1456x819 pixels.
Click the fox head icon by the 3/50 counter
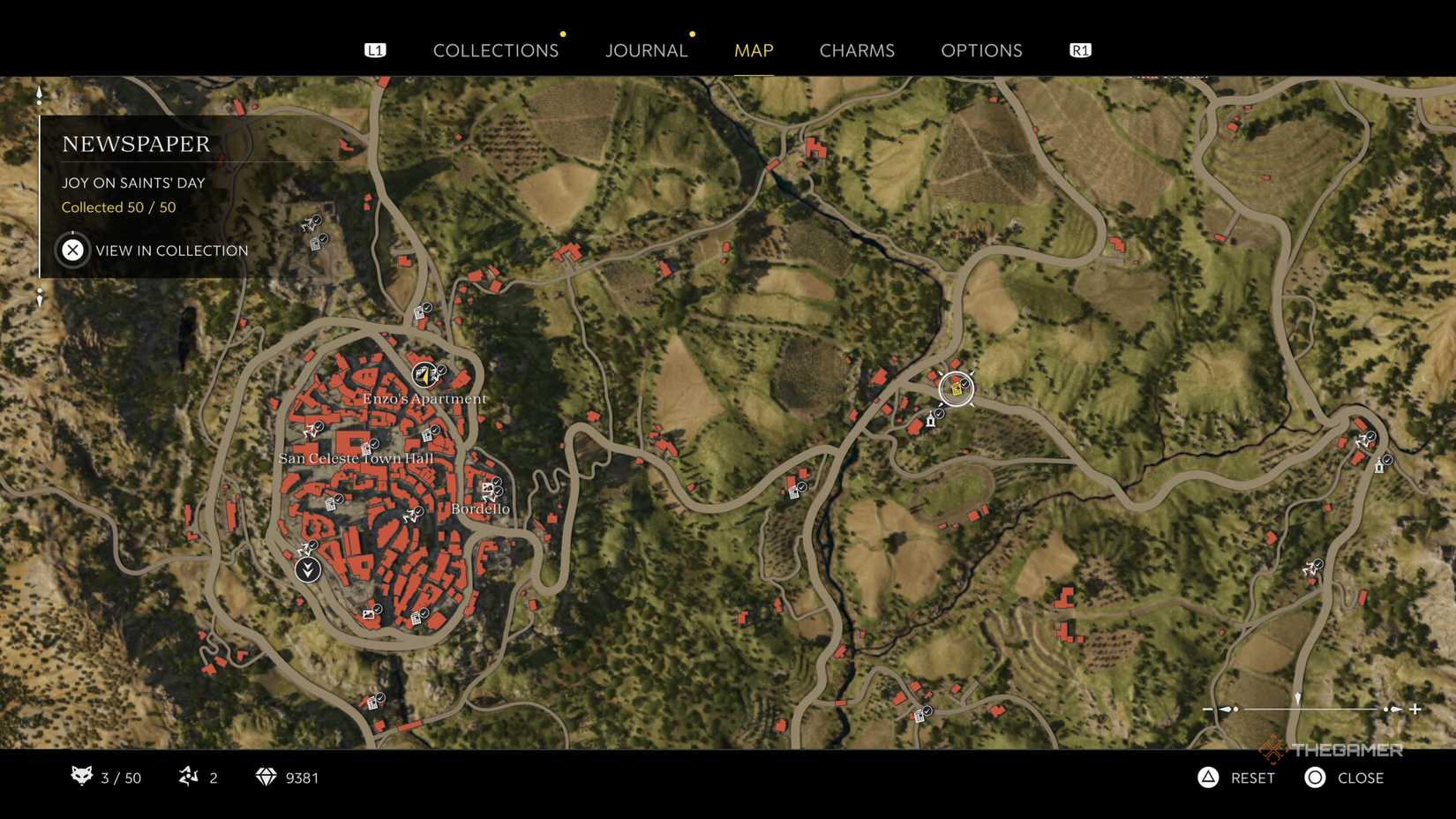pyautogui.click(x=83, y=778)
